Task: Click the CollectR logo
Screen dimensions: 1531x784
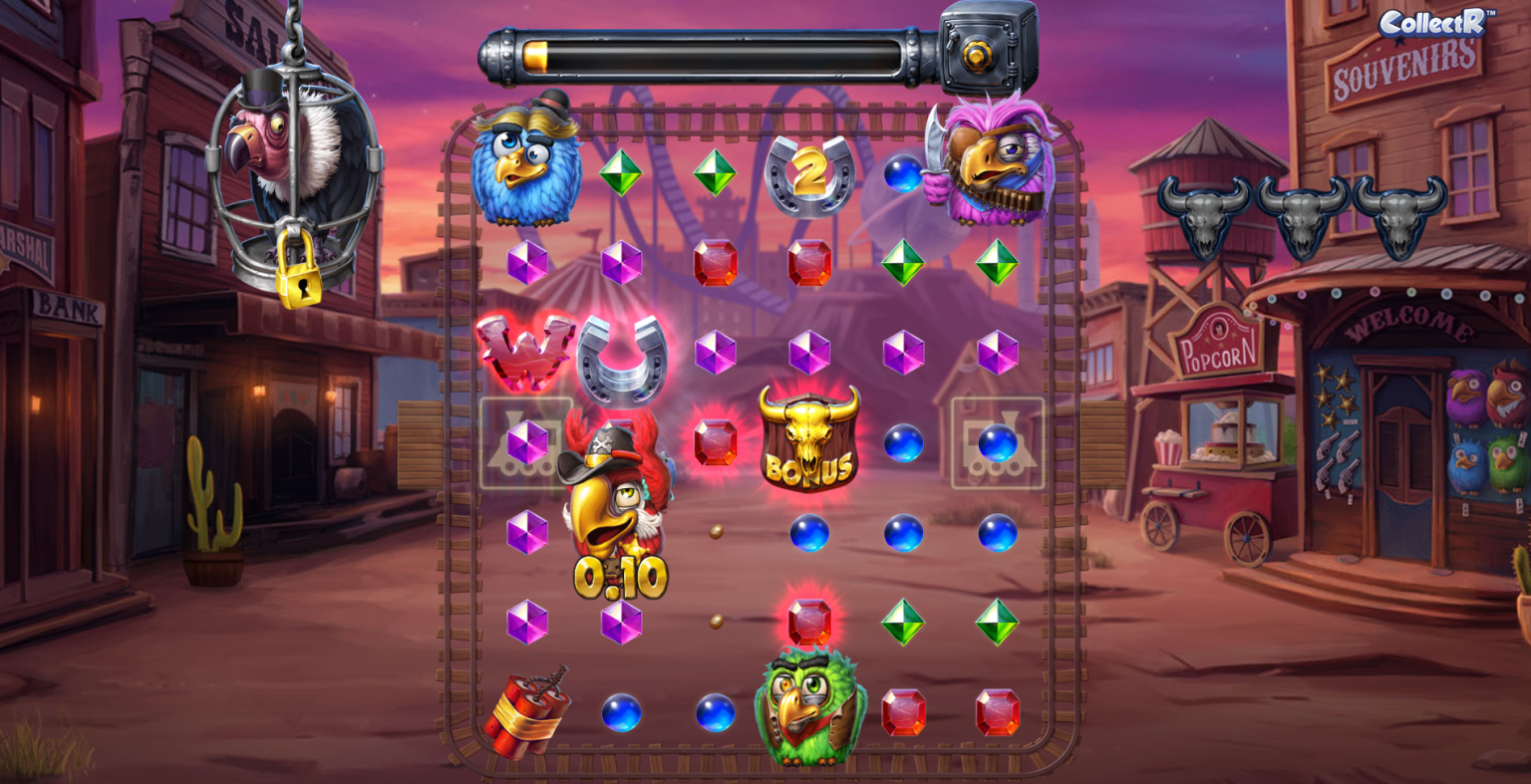Action: (1435, 22)
